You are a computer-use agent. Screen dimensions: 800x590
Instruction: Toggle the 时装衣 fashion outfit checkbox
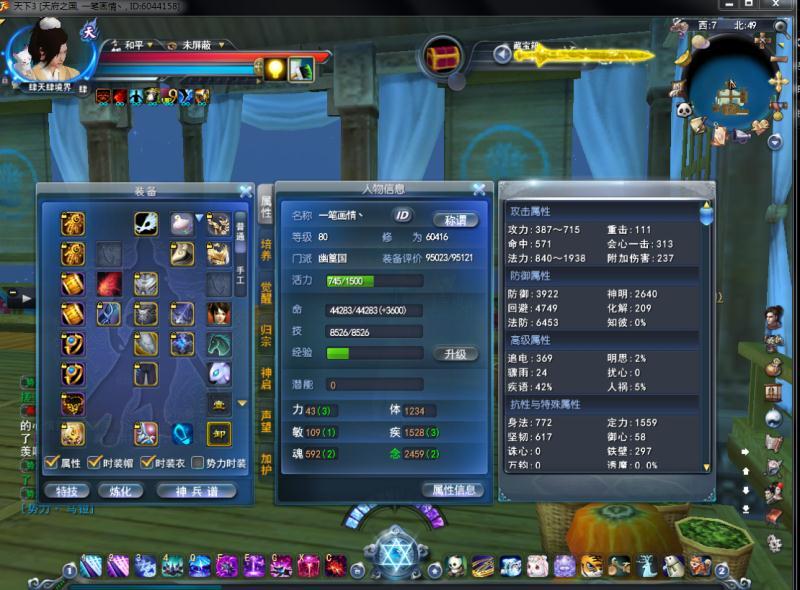click(149, 463)
